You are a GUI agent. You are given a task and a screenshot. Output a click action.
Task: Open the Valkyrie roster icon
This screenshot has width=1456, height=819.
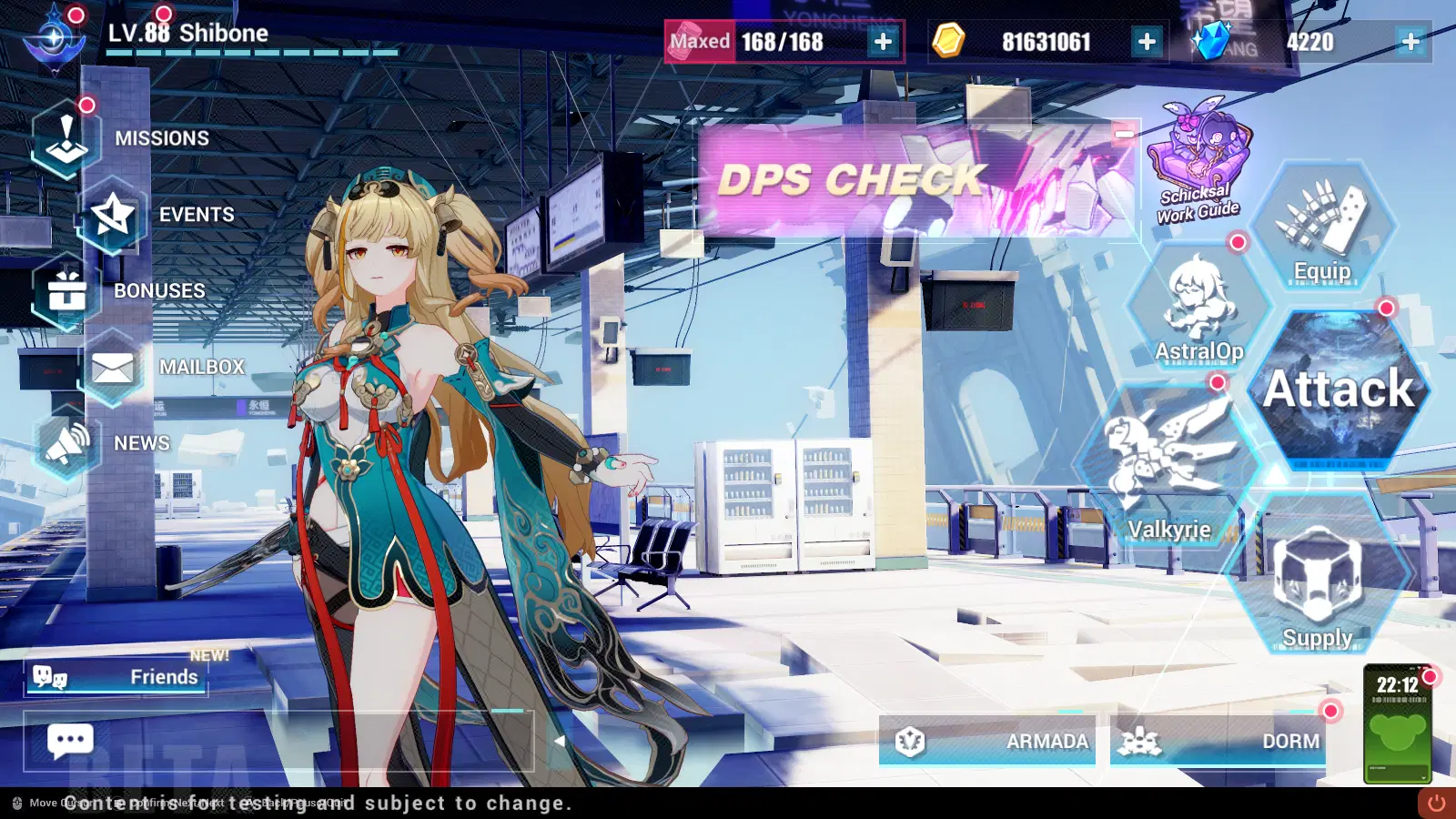click(1170, 464)
